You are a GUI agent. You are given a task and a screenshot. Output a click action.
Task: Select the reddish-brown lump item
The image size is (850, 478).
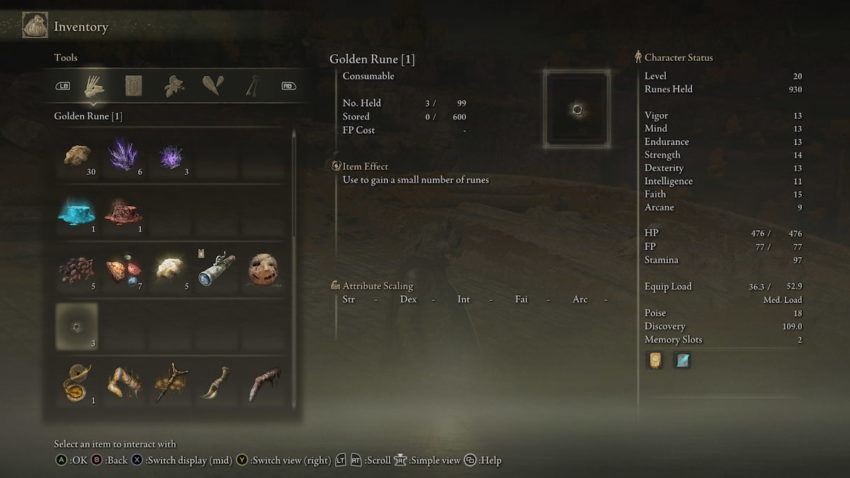point(123,212)
